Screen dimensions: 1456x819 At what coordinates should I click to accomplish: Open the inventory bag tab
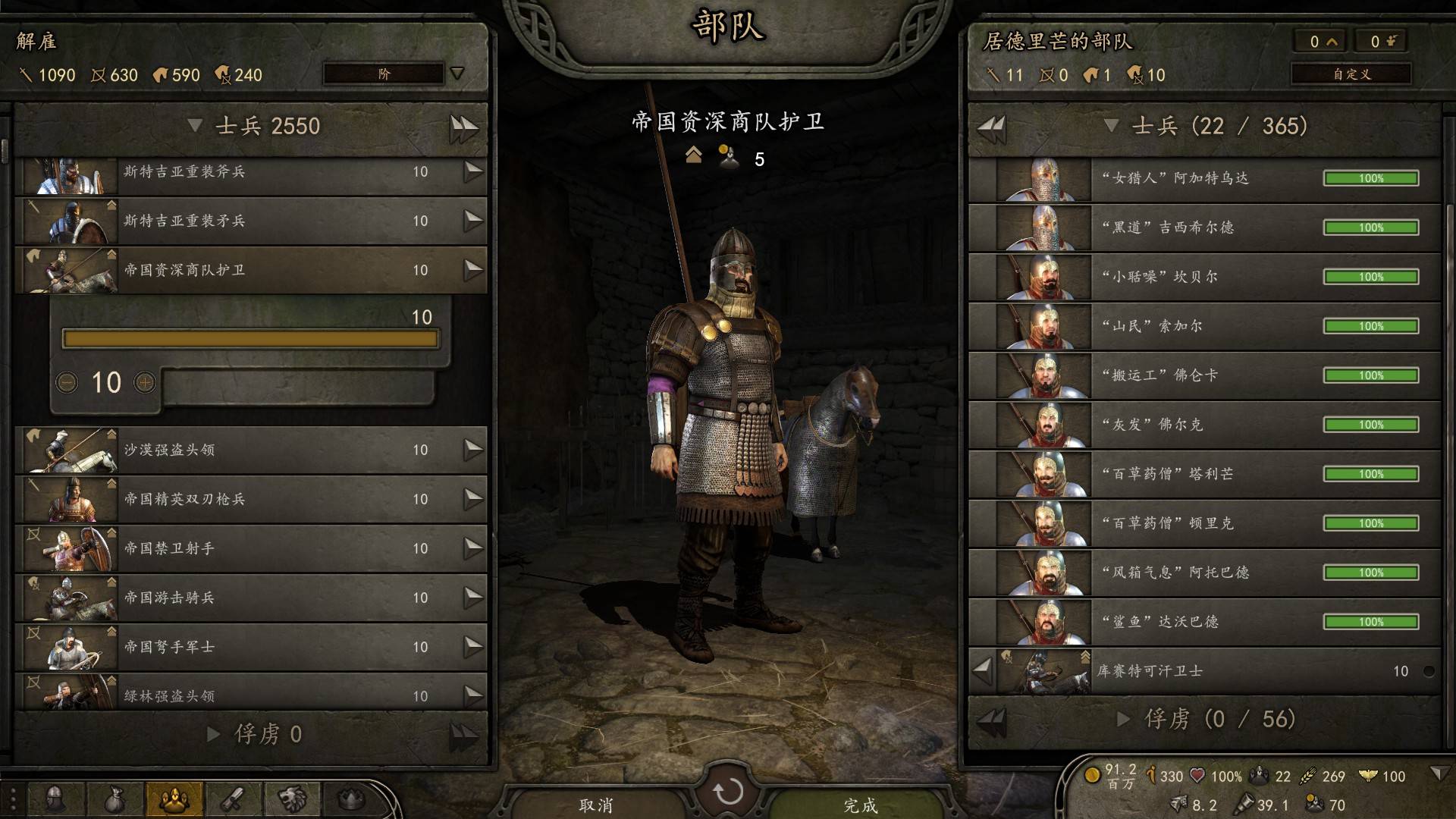(114, 799)
